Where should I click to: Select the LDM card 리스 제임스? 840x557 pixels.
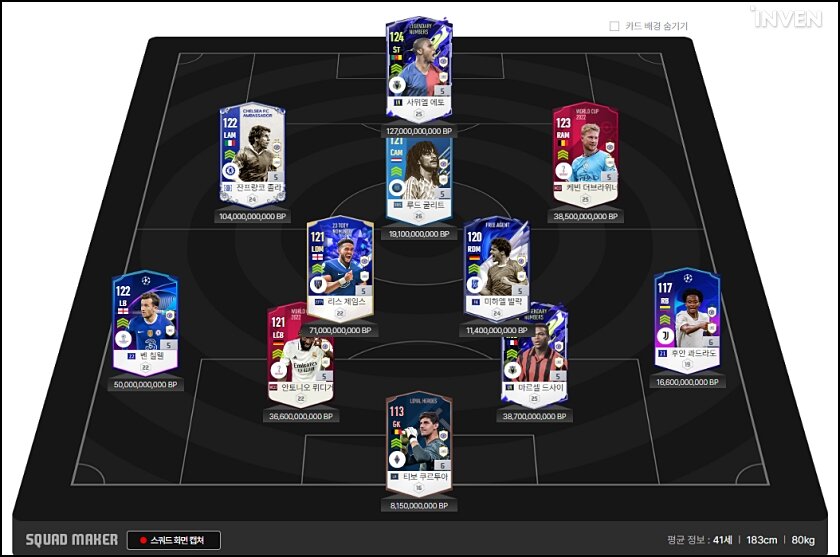coord(340,267)
